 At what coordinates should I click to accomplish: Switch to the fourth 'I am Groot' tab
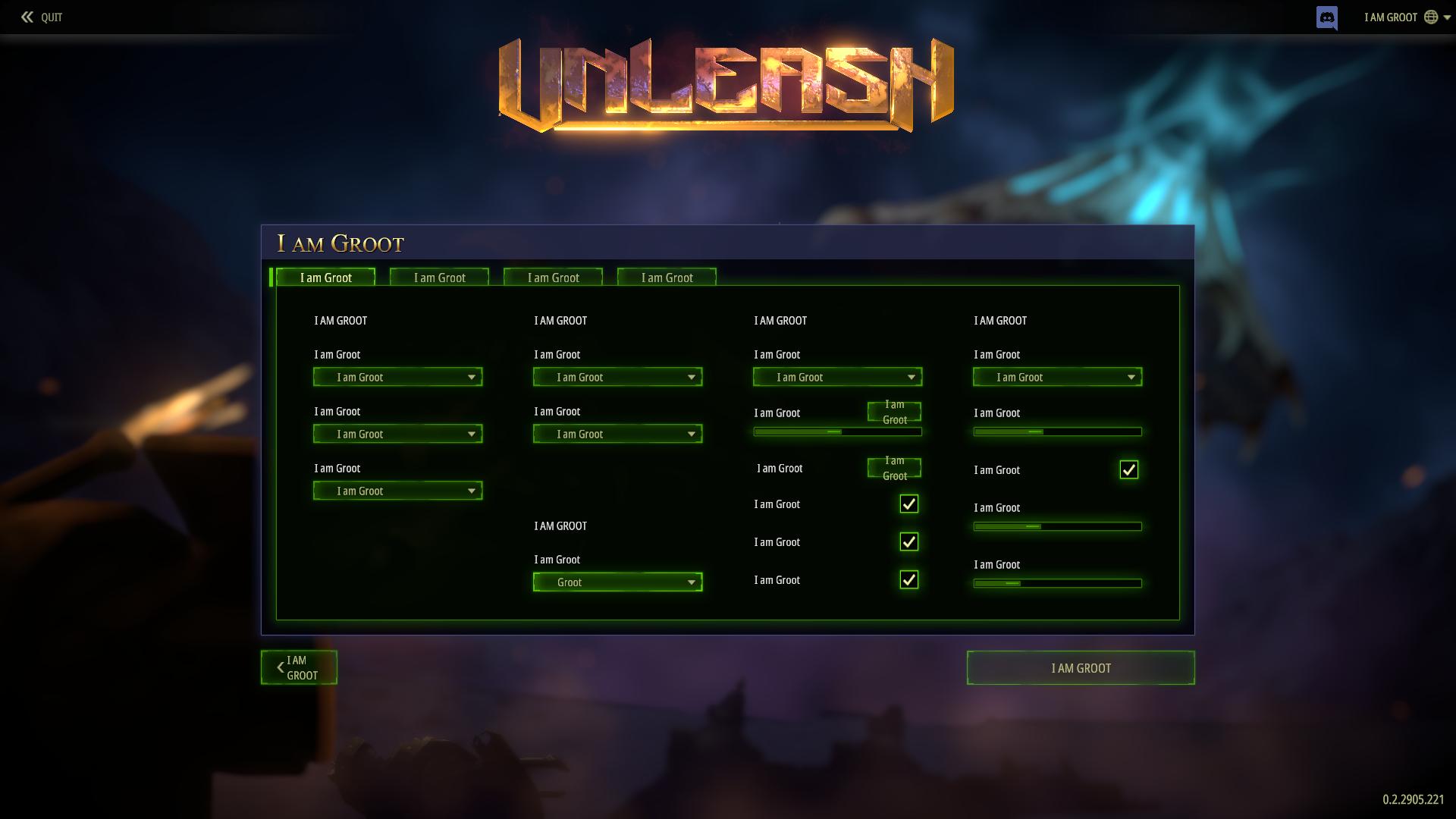pos(667,278)
